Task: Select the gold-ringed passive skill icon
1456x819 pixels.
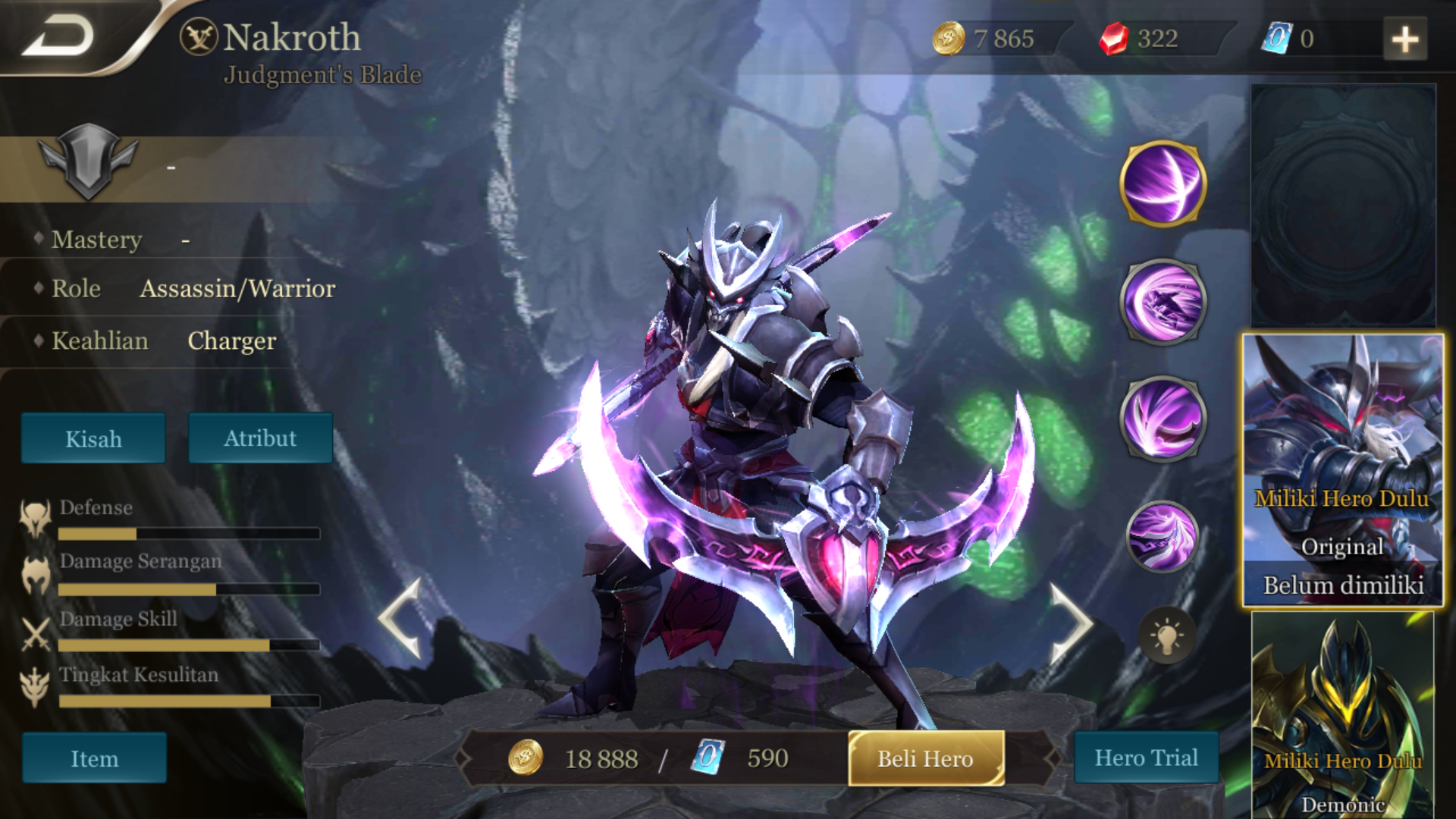Action: click(x=1163, y=184)
